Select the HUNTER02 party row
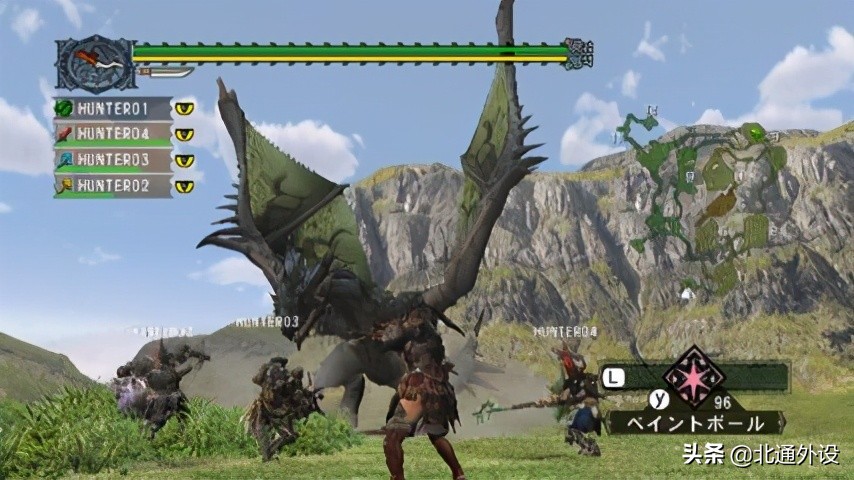This screenshot has height=480, width=854. click(x=112, y=185)
